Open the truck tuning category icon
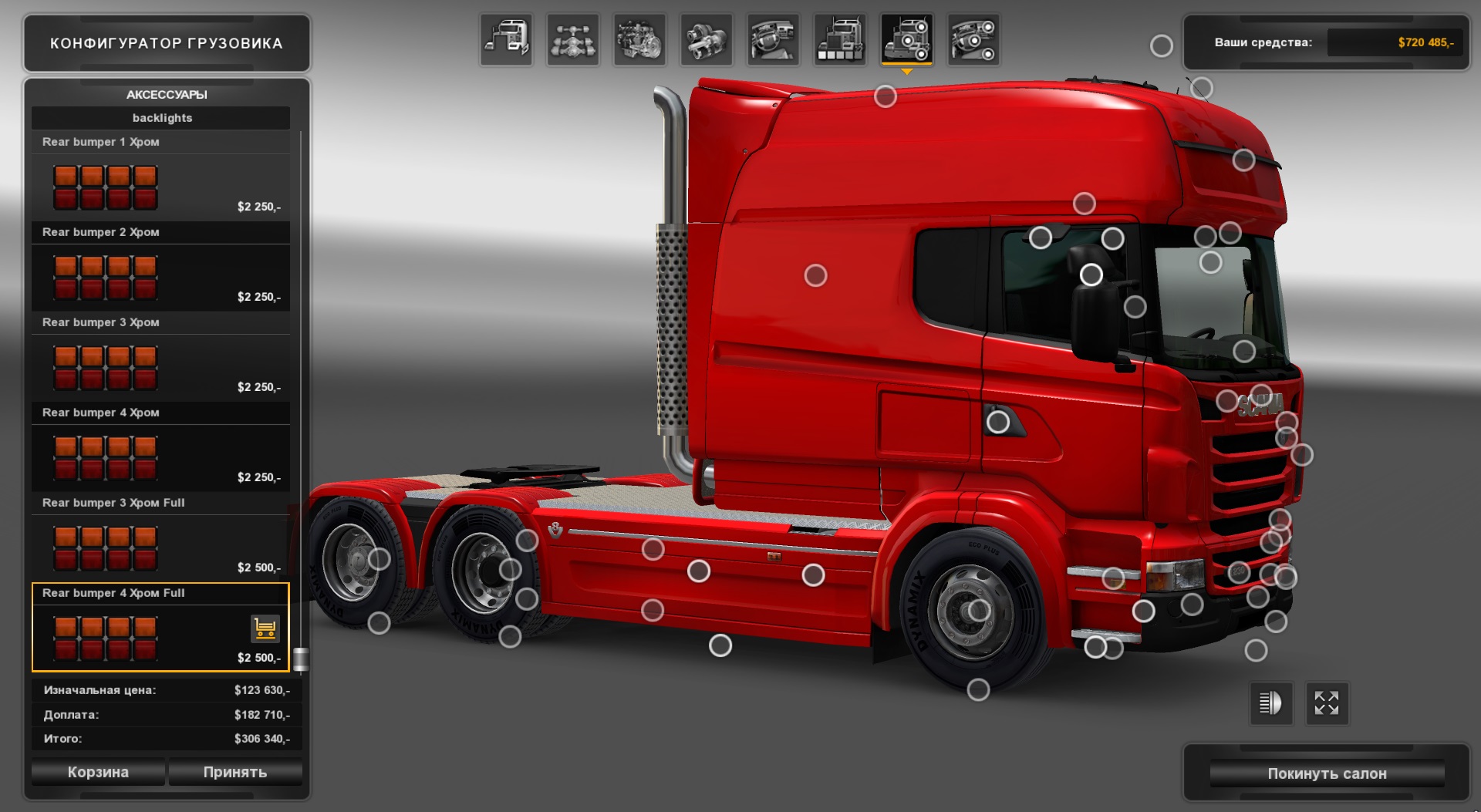This screenshot has height=812, width=1481. pyautogui.click(x=839, y=40)
